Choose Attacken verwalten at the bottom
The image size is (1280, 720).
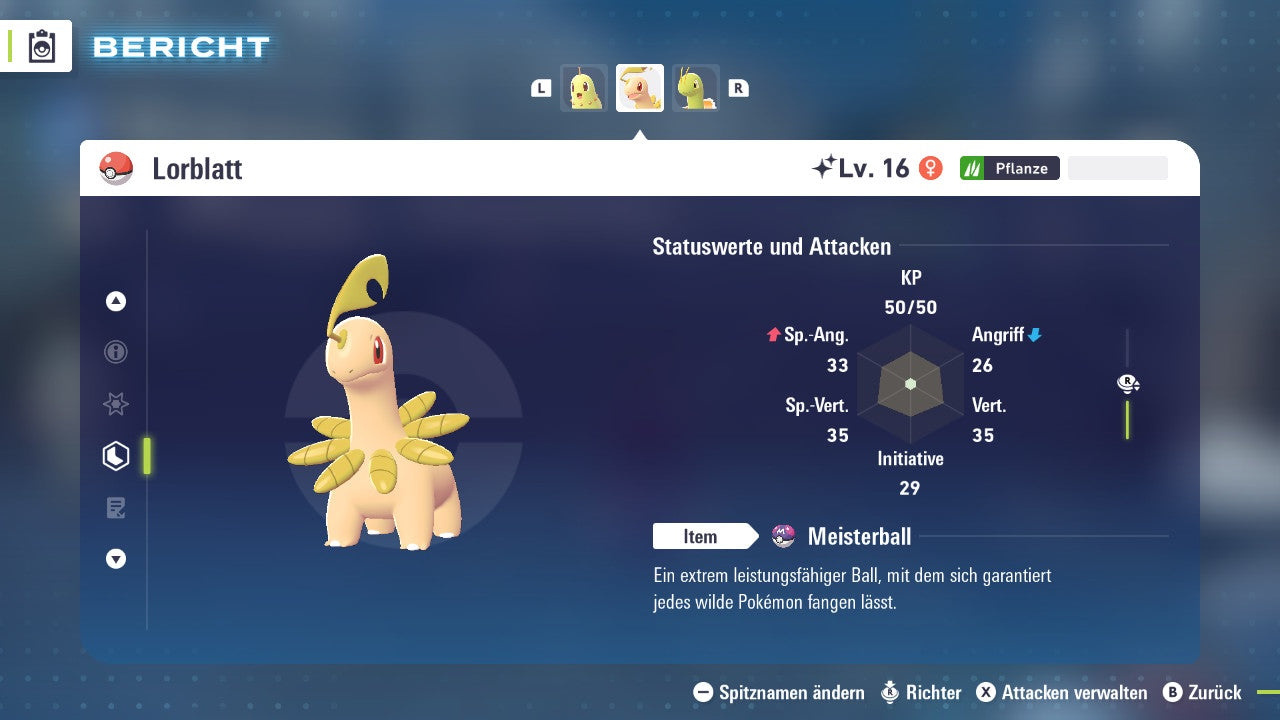click(1063, 692)
